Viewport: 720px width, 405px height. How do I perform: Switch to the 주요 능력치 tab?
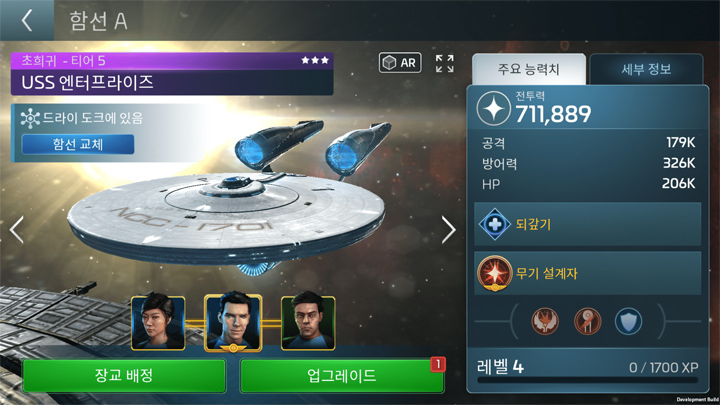(x=528, y=70)
